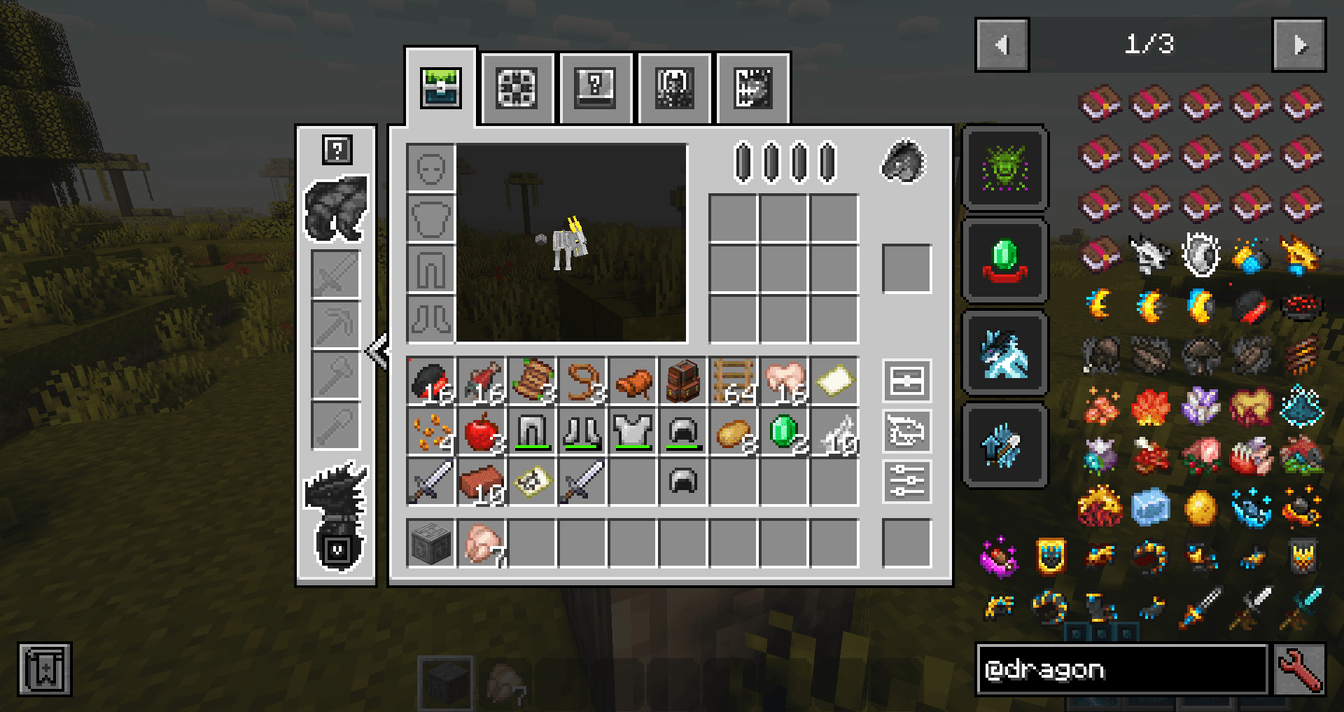The height and width of the screenshot is (712, 1344).
Task: Pick up the red apple stack
Action: coord(483,433)
